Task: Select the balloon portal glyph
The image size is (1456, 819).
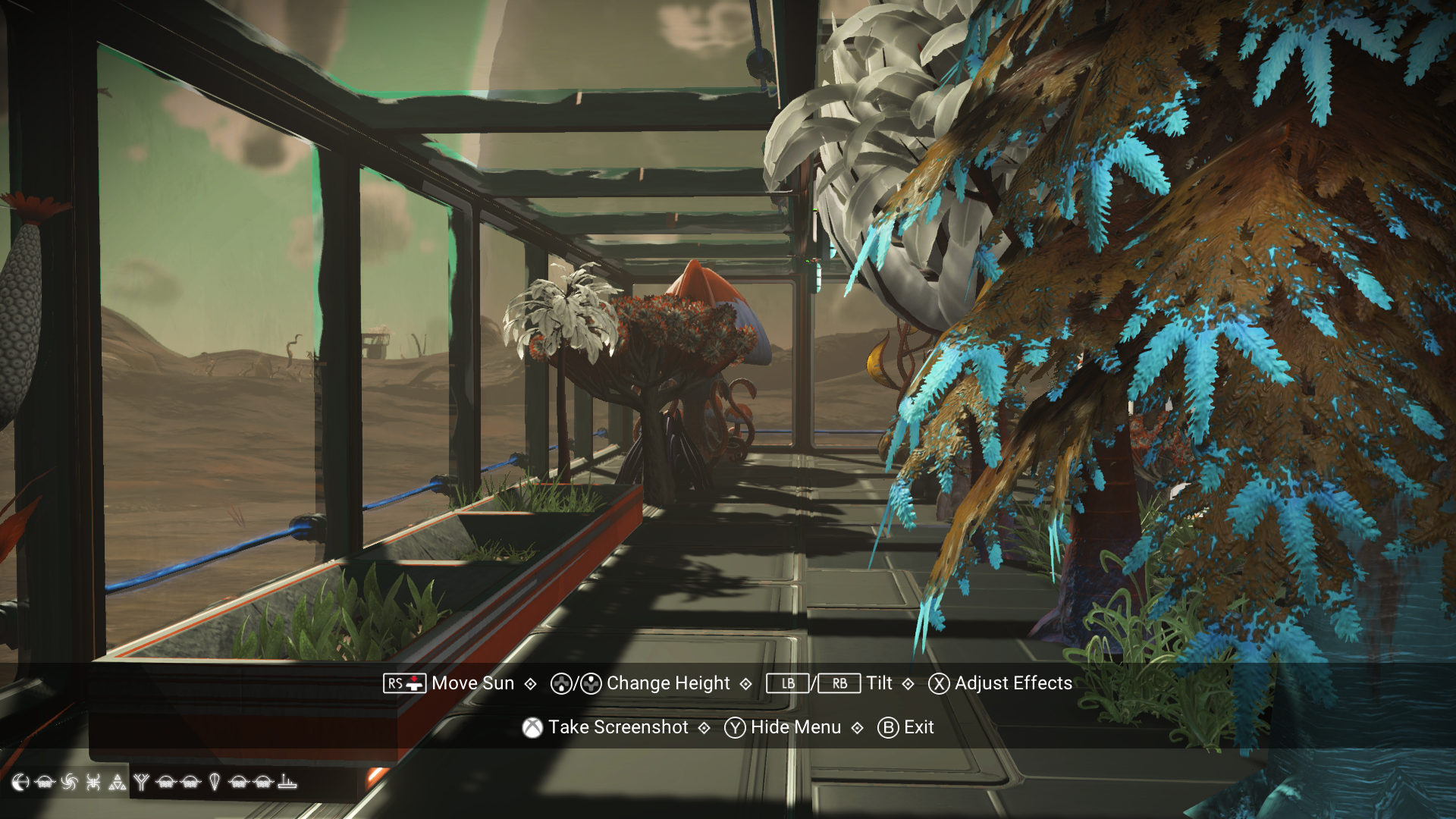Action: 215,783
